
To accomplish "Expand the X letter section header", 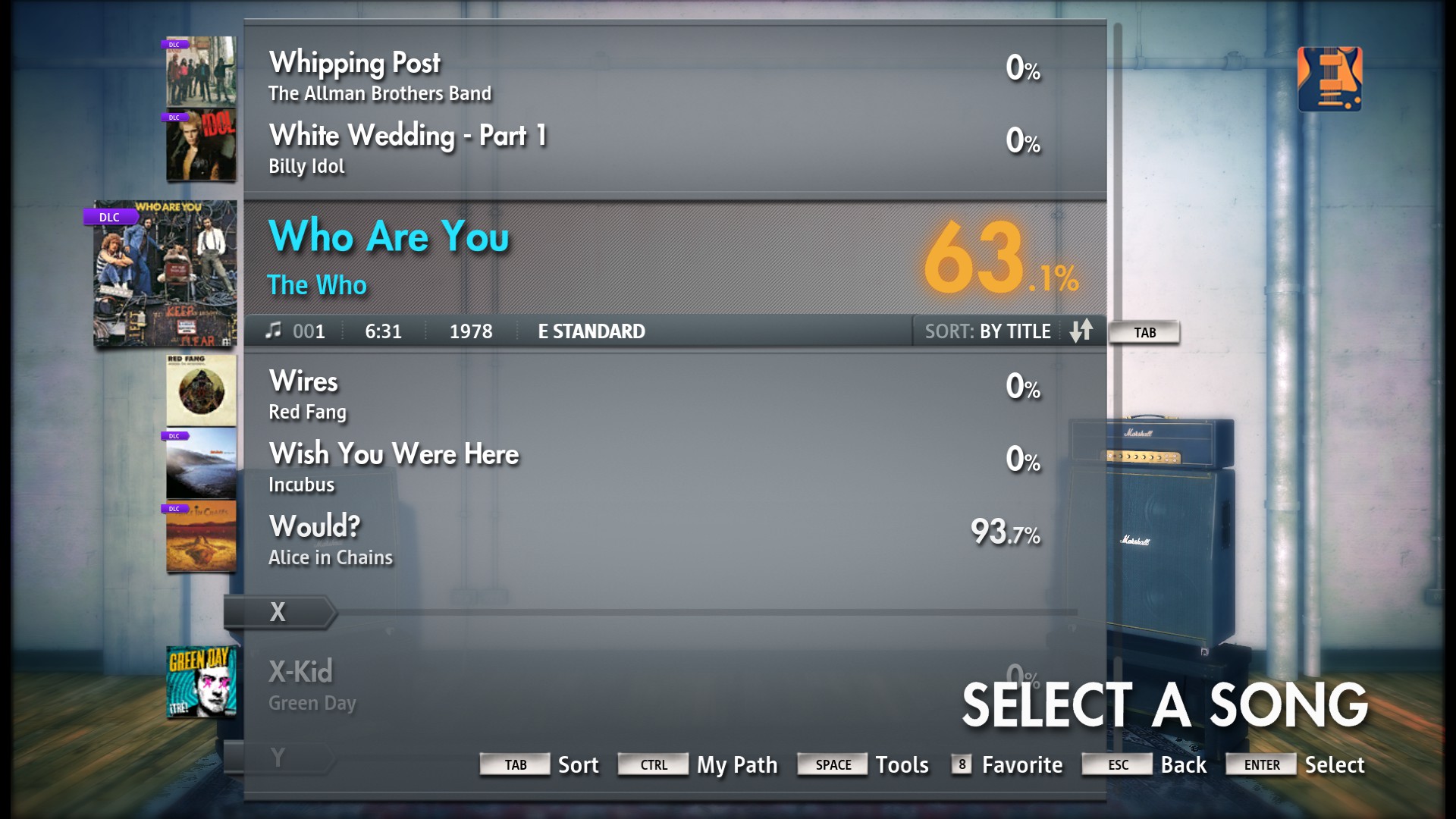I will click(x=278, y=611).
